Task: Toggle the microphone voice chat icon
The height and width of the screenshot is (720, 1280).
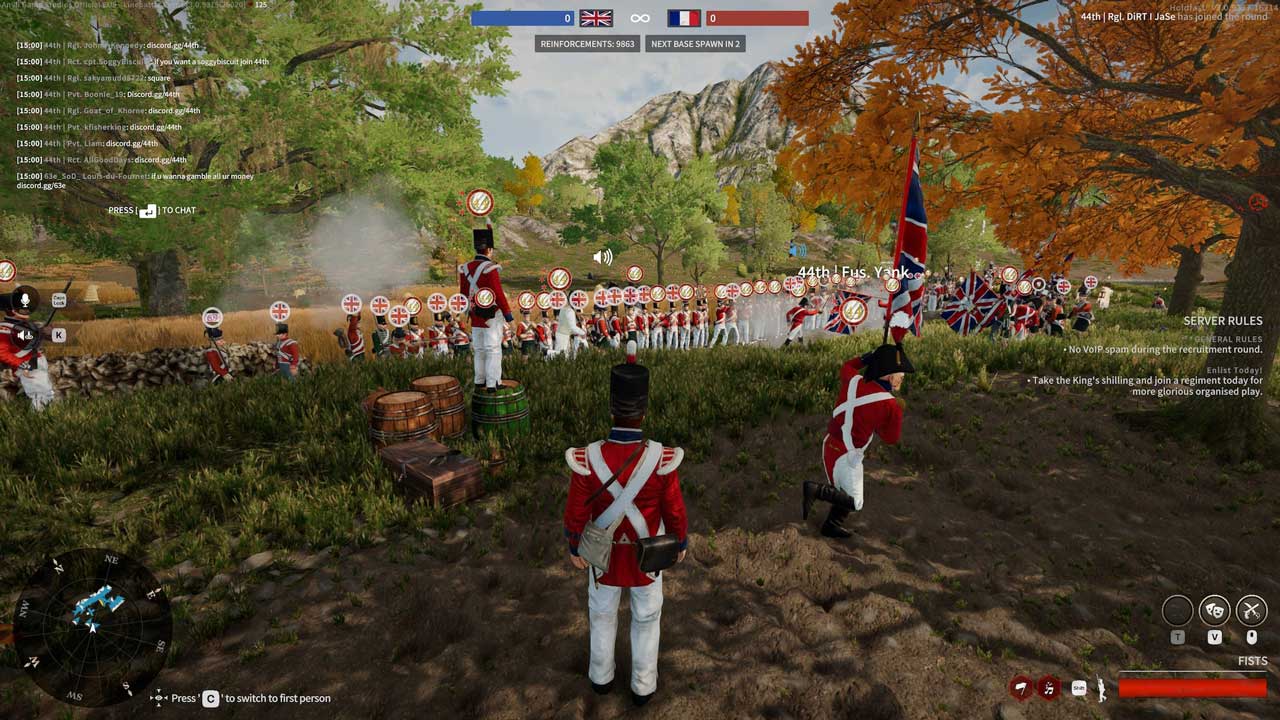Action: (x=25, y=300)
